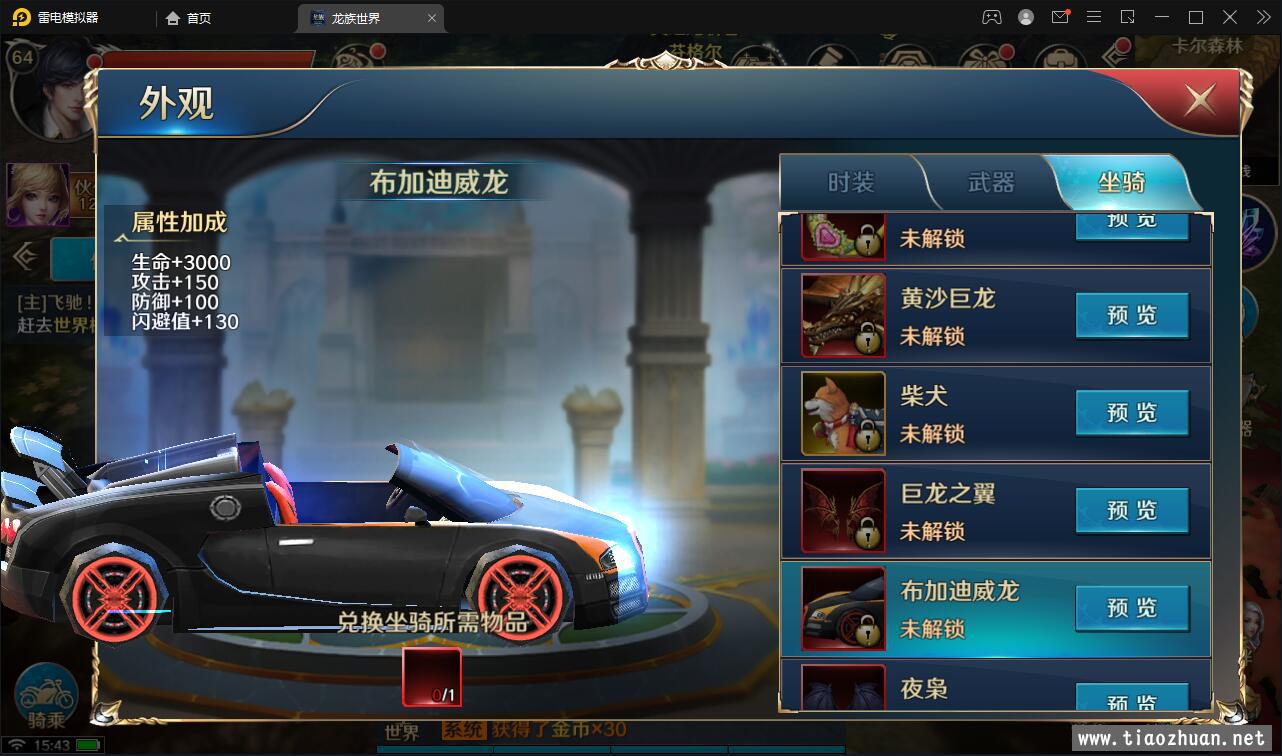The image size is (1282, 756).
Task: Select the 布加迪威龙 car thumbnail
Action: [x=843, y=608]
